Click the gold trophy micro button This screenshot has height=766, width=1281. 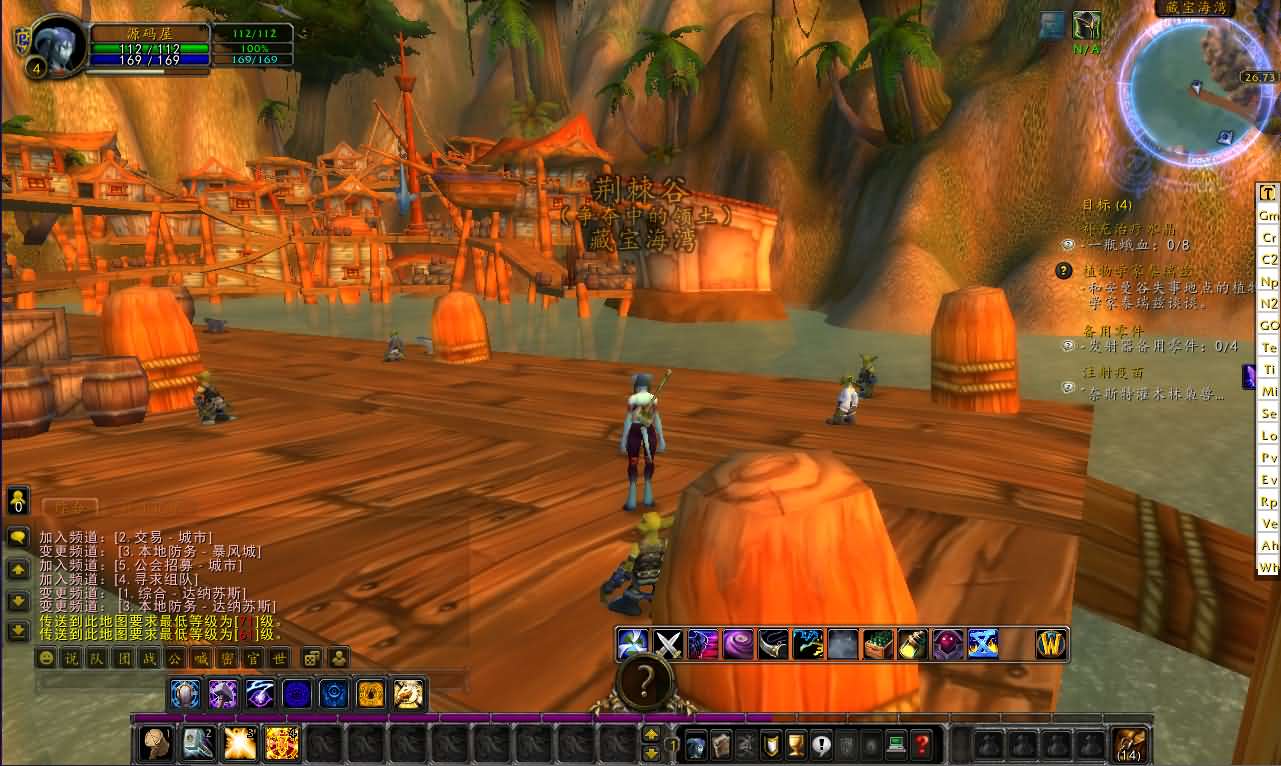tap(796, 745)
